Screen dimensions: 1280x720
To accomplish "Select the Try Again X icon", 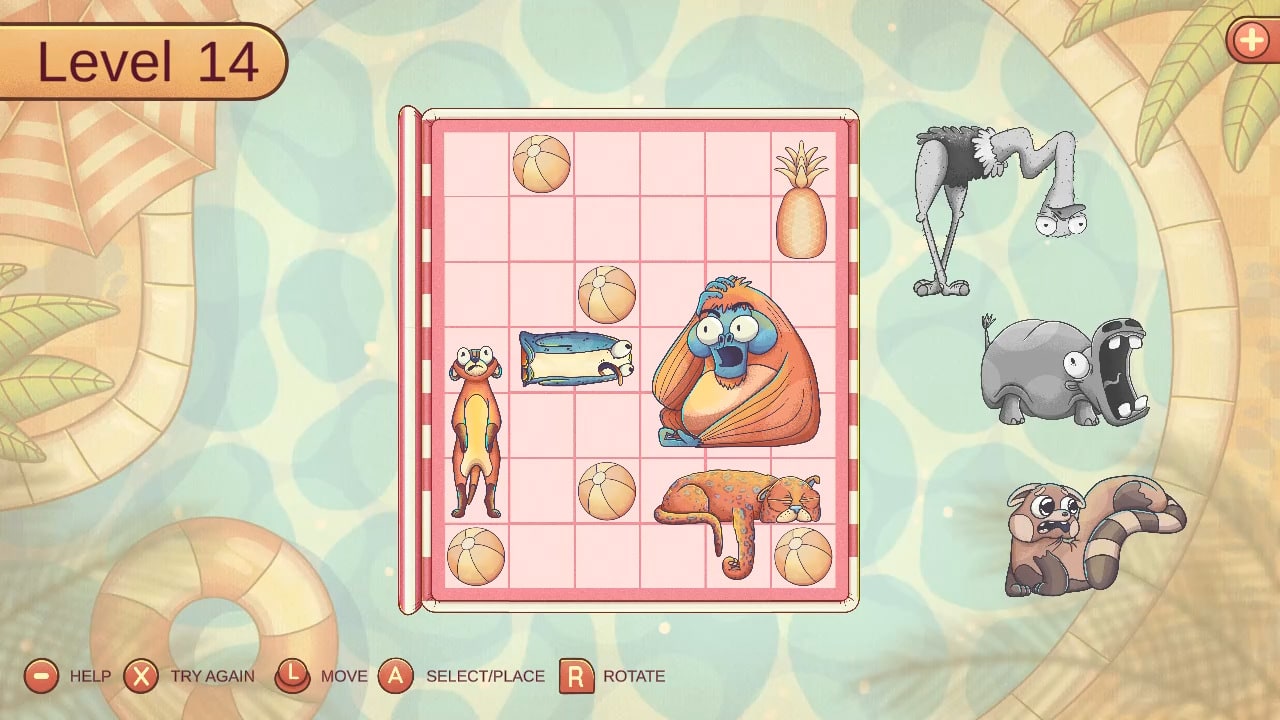I will pyautogui.click(x=141, y=676).
